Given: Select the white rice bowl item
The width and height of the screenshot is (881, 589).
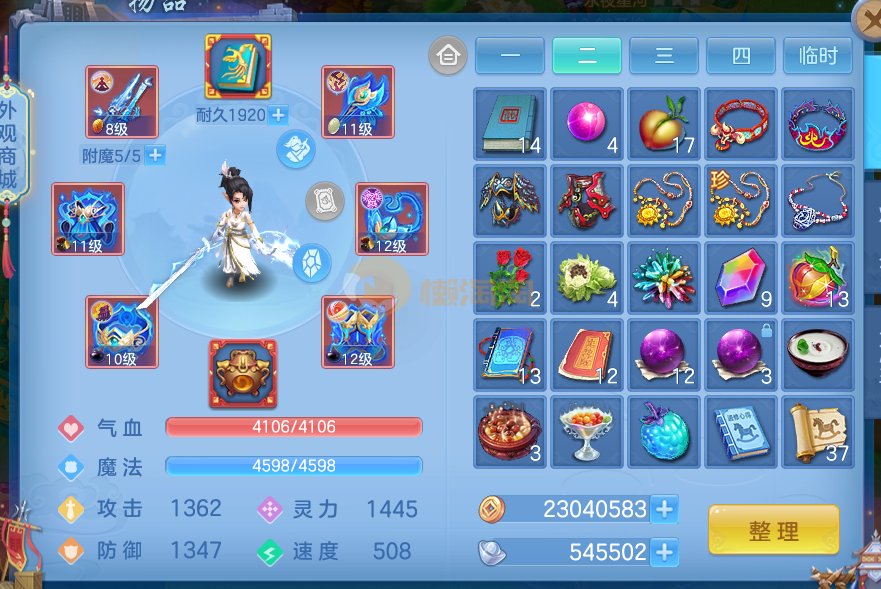Looking at the screenshot, I should (x=818, y=354).
